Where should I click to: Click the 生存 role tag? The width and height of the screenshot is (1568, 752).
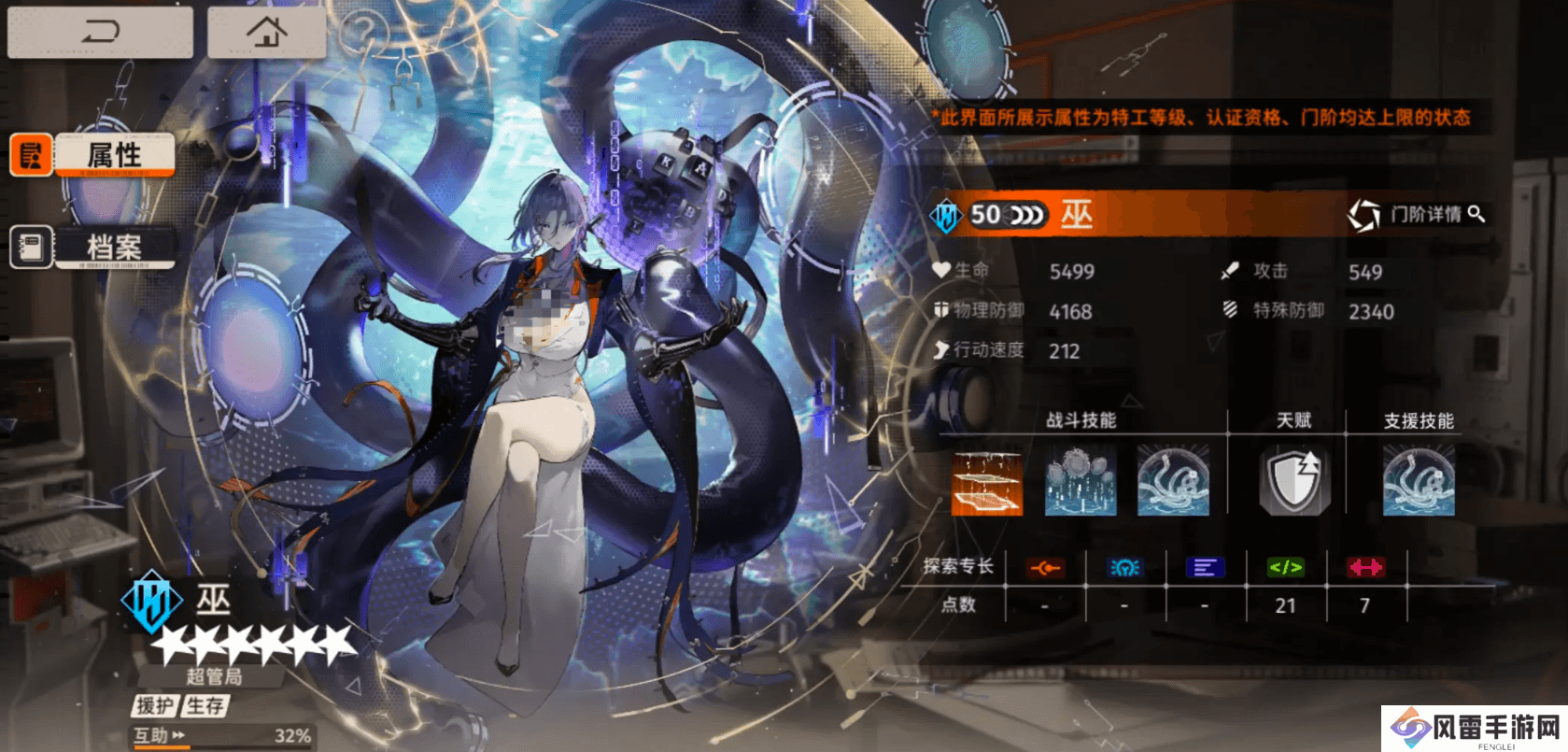[x=205, y=705]
